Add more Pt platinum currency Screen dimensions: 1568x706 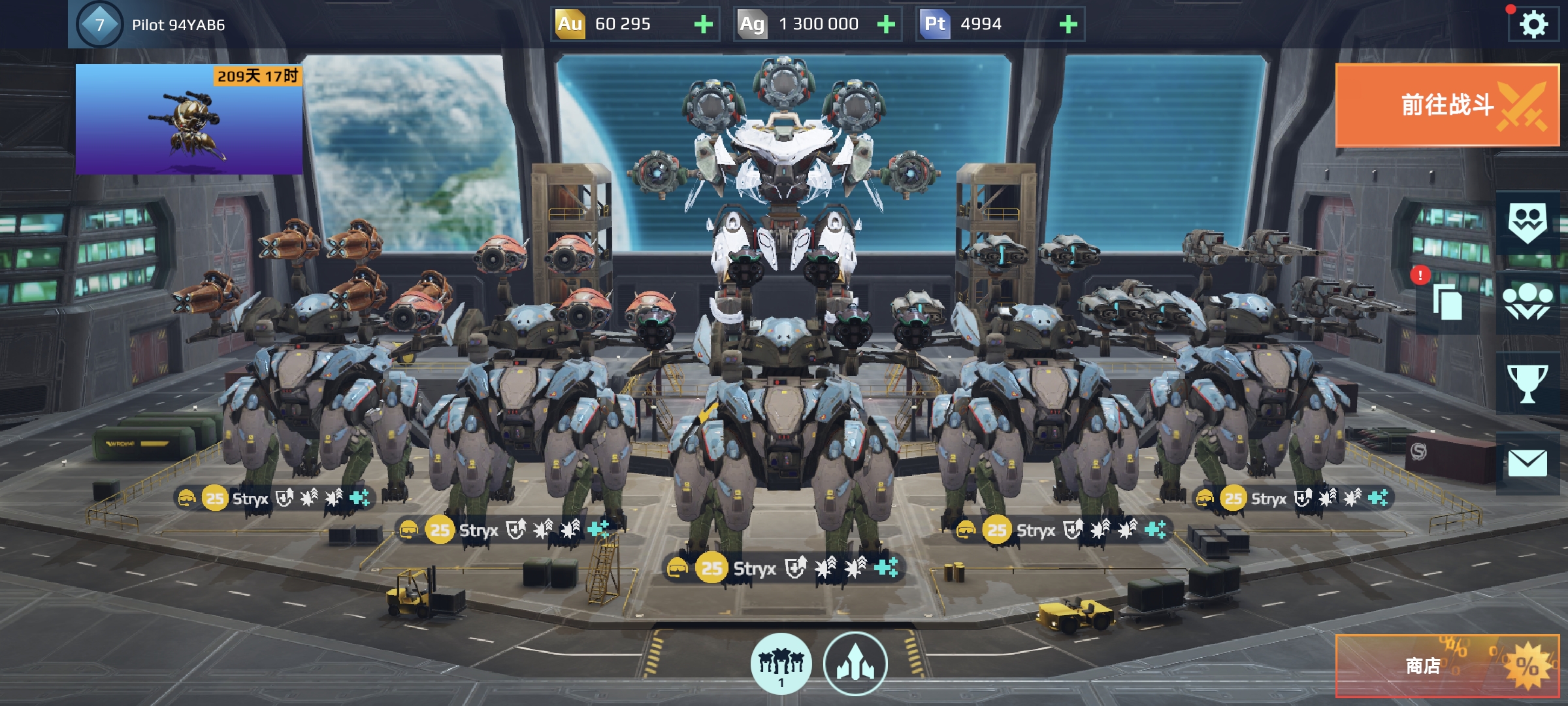(x=1068, y=25)
